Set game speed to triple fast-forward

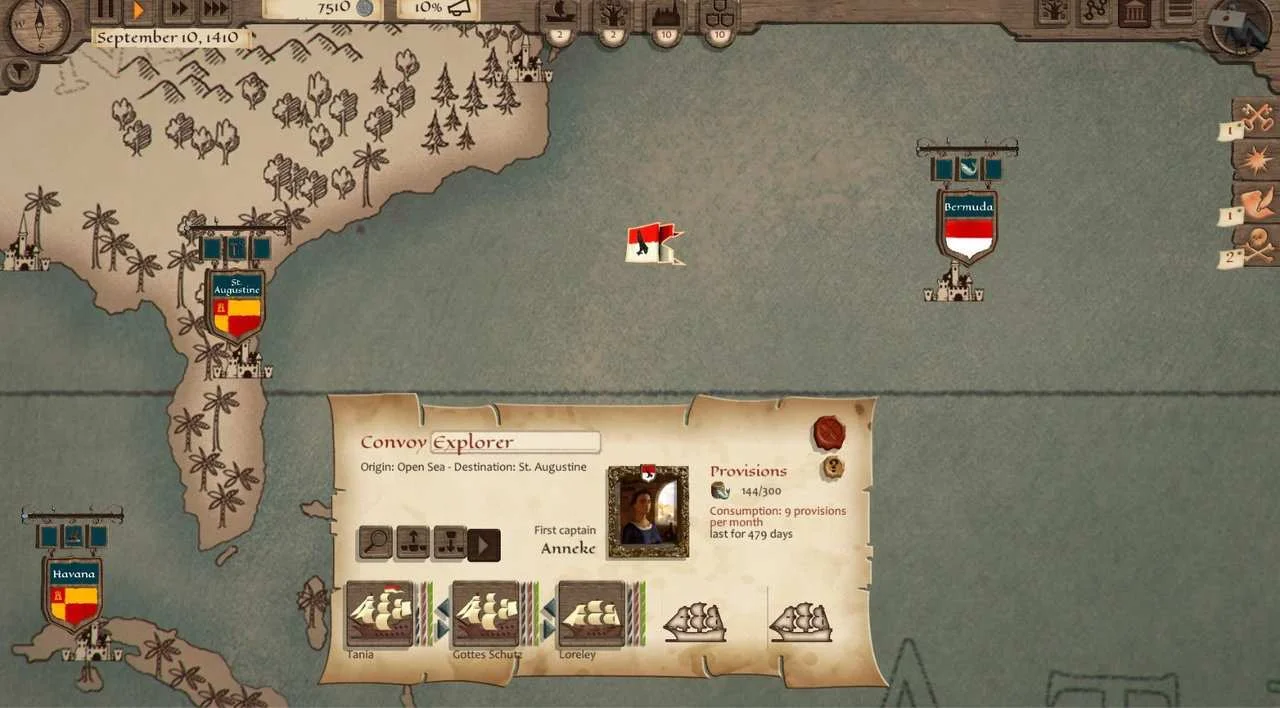click(214, 10)
